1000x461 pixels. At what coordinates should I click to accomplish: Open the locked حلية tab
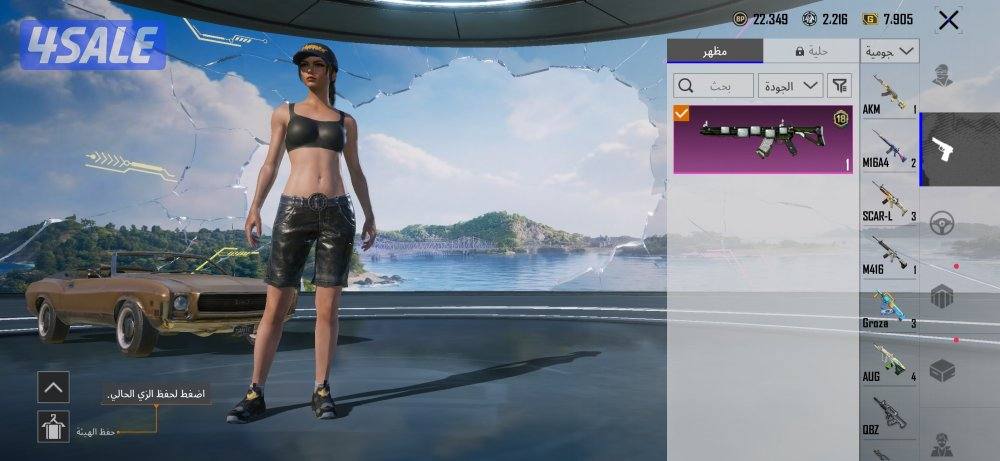tap(811, 51)
